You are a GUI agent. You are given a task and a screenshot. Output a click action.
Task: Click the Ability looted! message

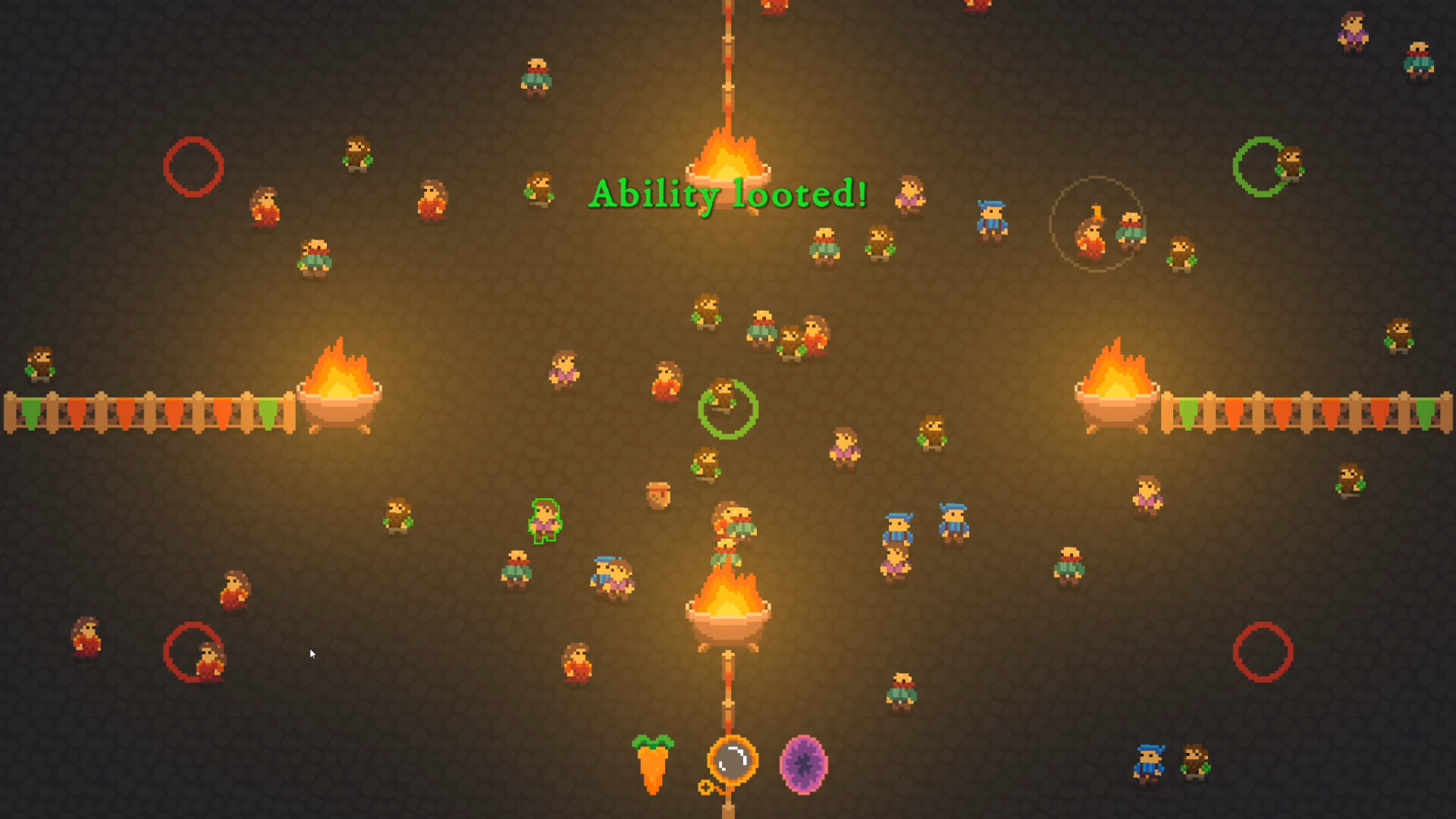click(x=730, y=196)
